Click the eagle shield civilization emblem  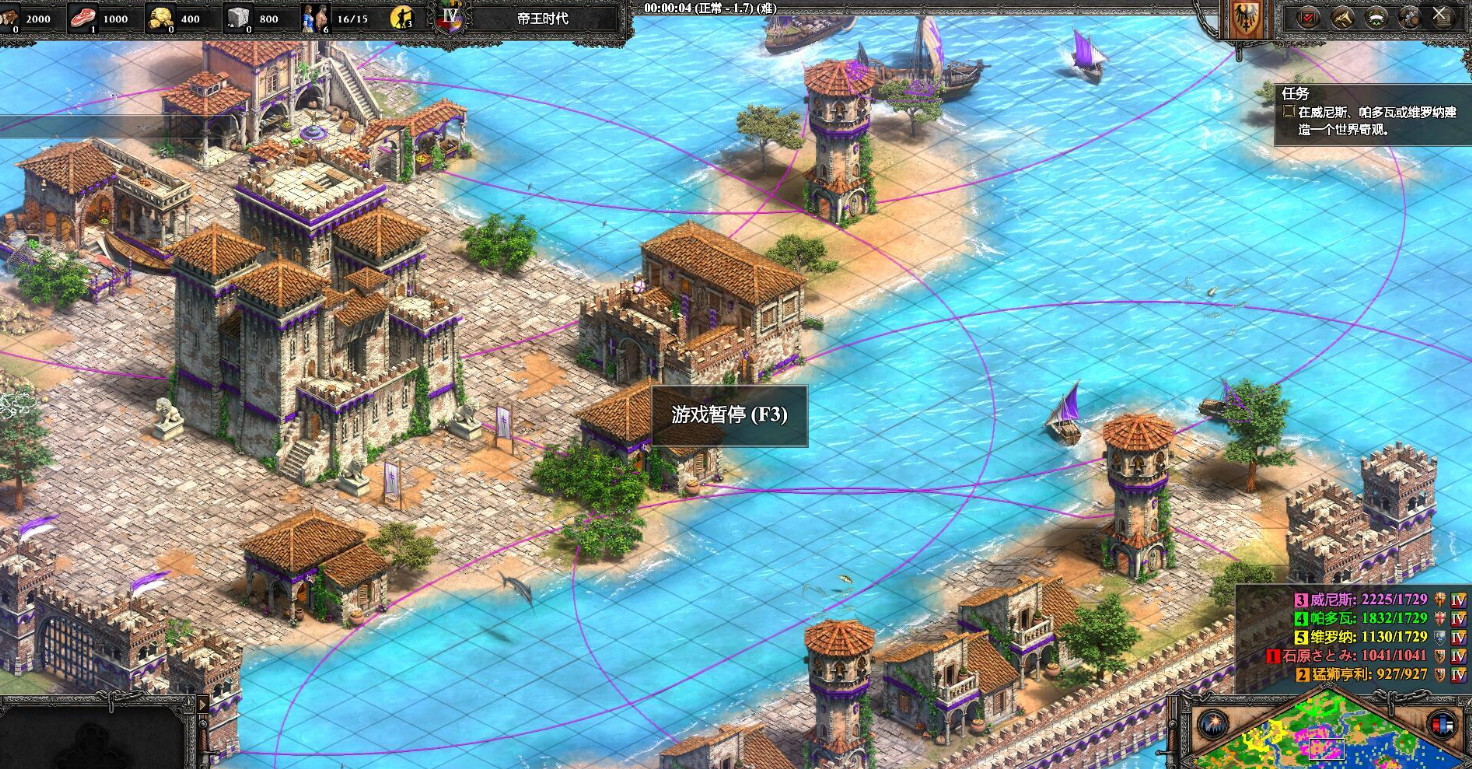coord(1245,20)
